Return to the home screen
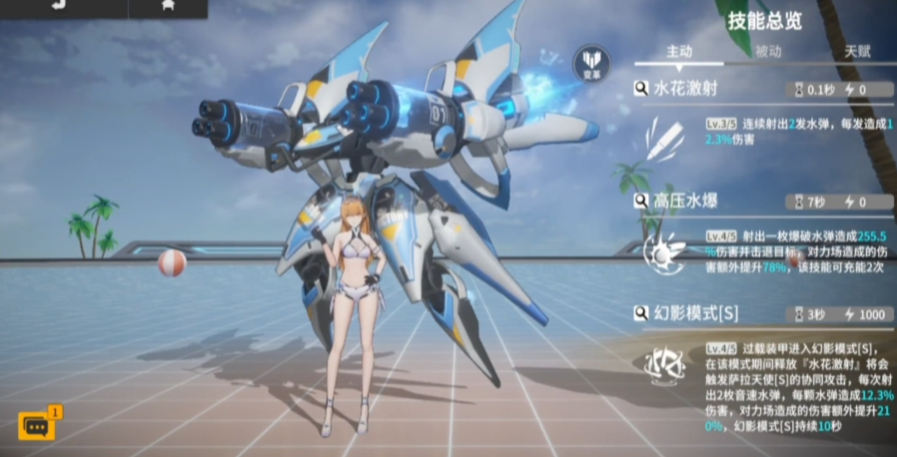The width and height of the screenshot is (897, 457). click(x=166, y=5)
